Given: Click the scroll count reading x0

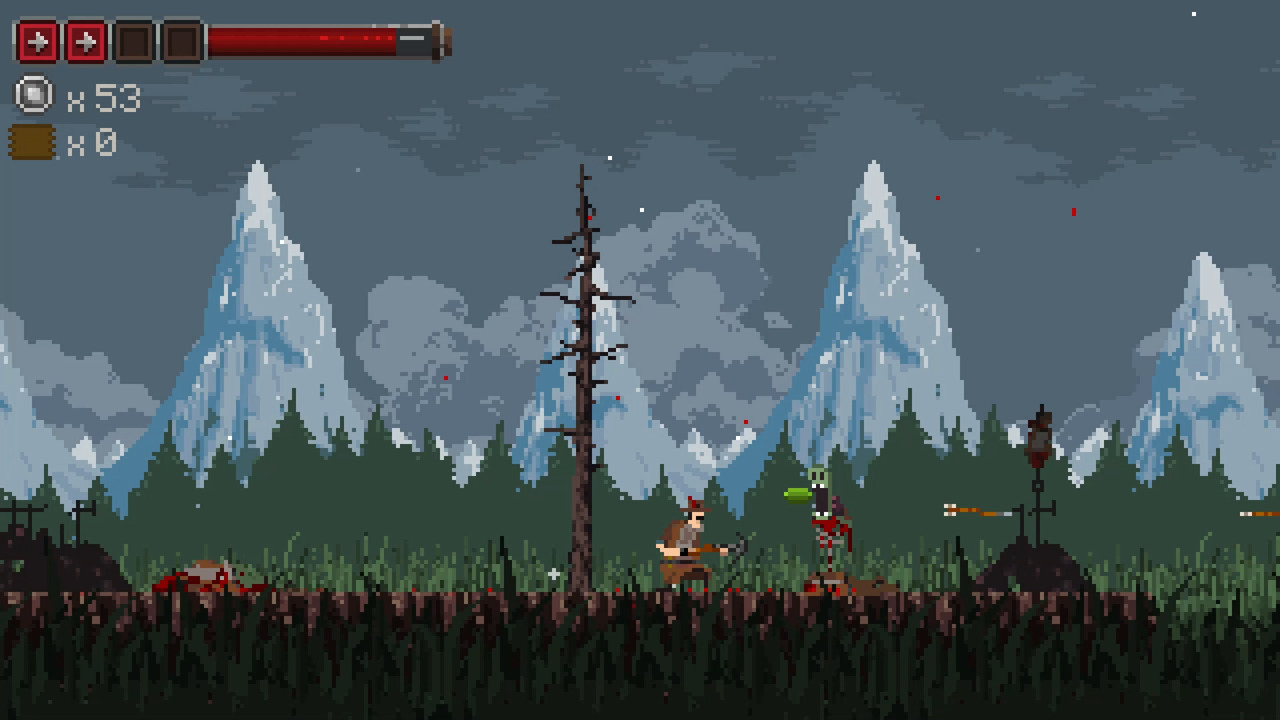Looking at the screenshot, I should [99, 142].
